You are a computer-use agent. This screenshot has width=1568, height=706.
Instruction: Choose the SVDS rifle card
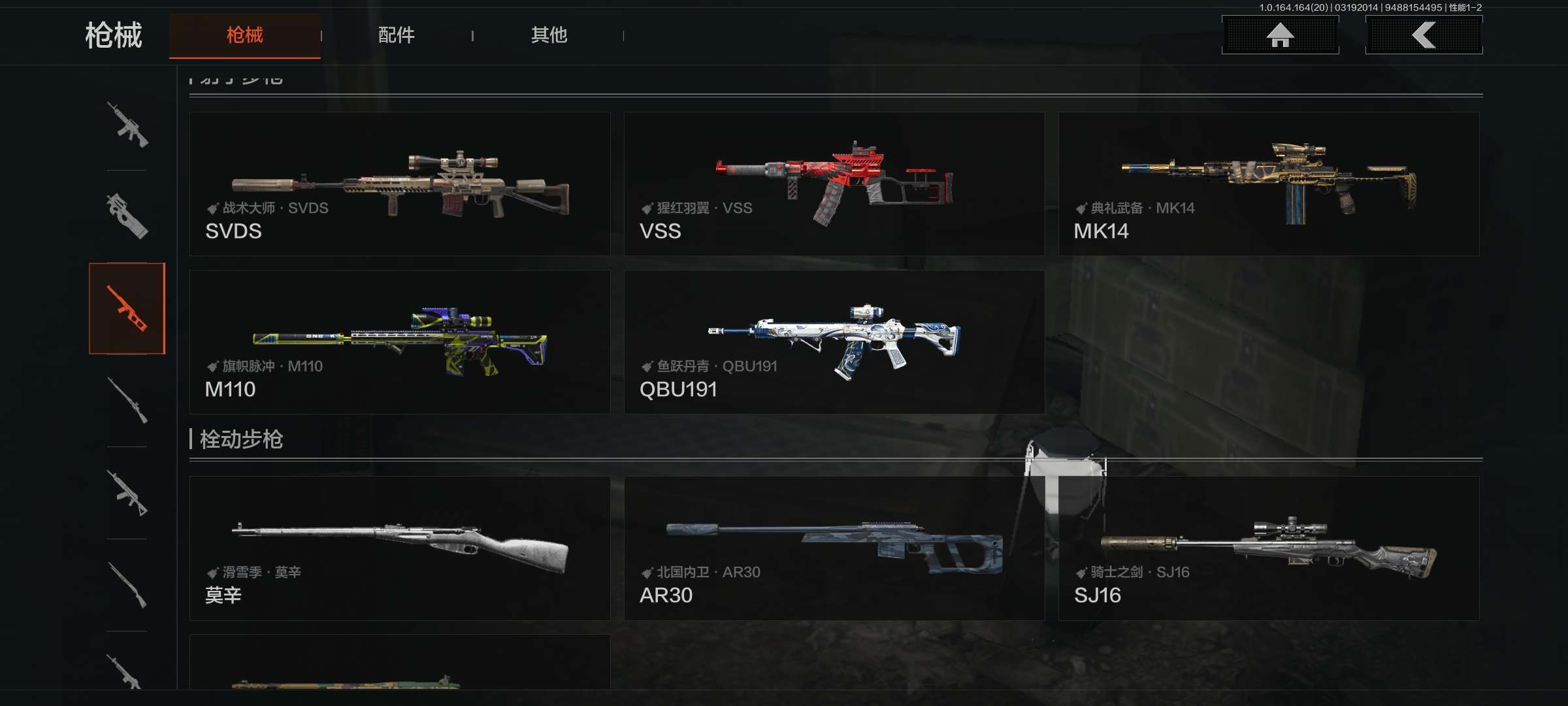coord(400,184)
